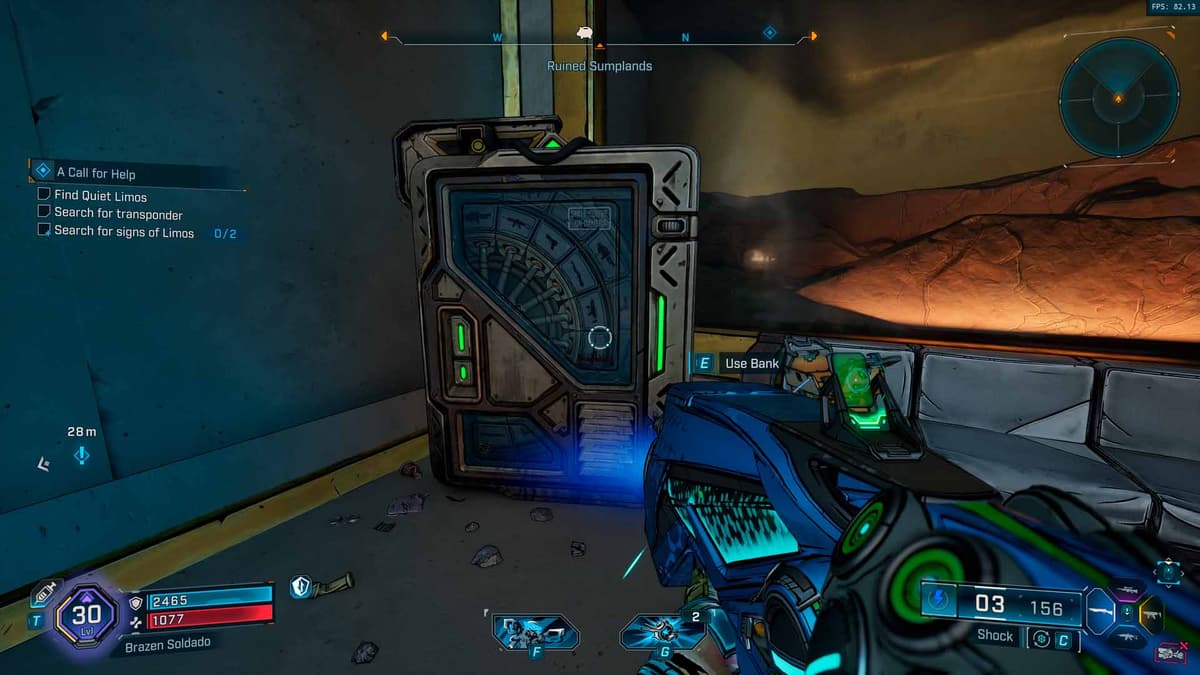Open the circular minimap radar
This screenshot has height=675, width=1200.
coord(1118,97)
